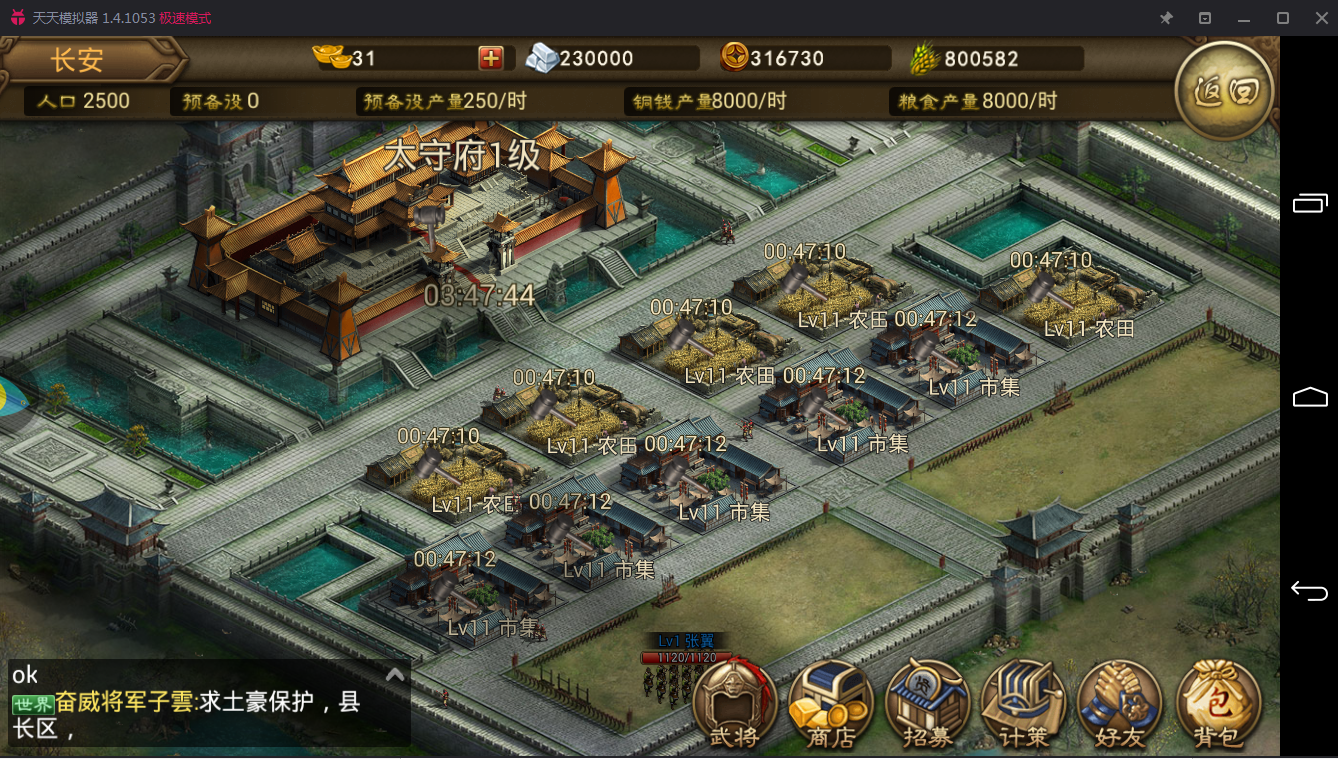Screen dimensions: 1338x759
Task: Click the Android home button in sidebar
Action: [1309, 398]
